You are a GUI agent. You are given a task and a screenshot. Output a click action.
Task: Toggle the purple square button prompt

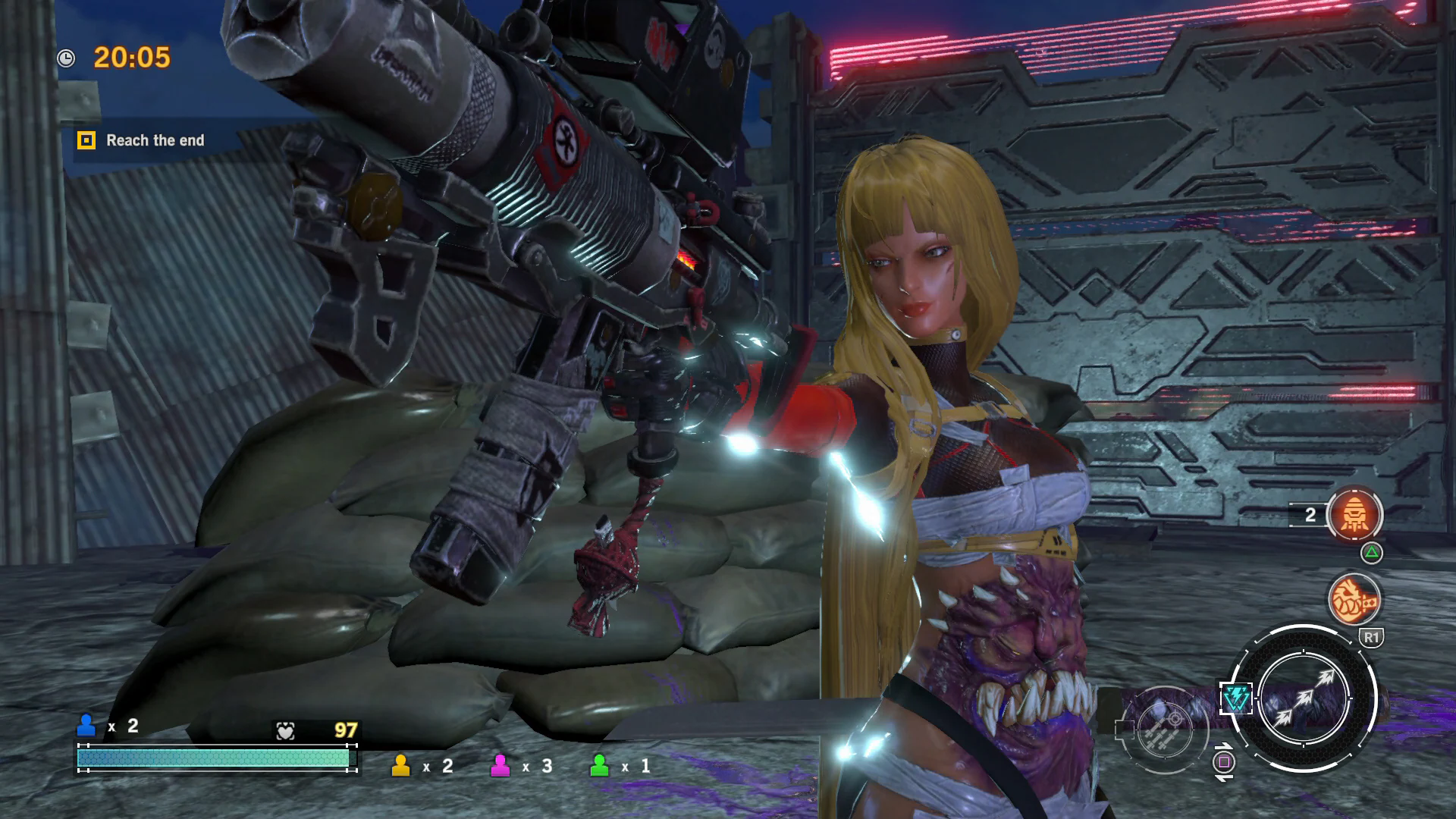(1224, 763)
